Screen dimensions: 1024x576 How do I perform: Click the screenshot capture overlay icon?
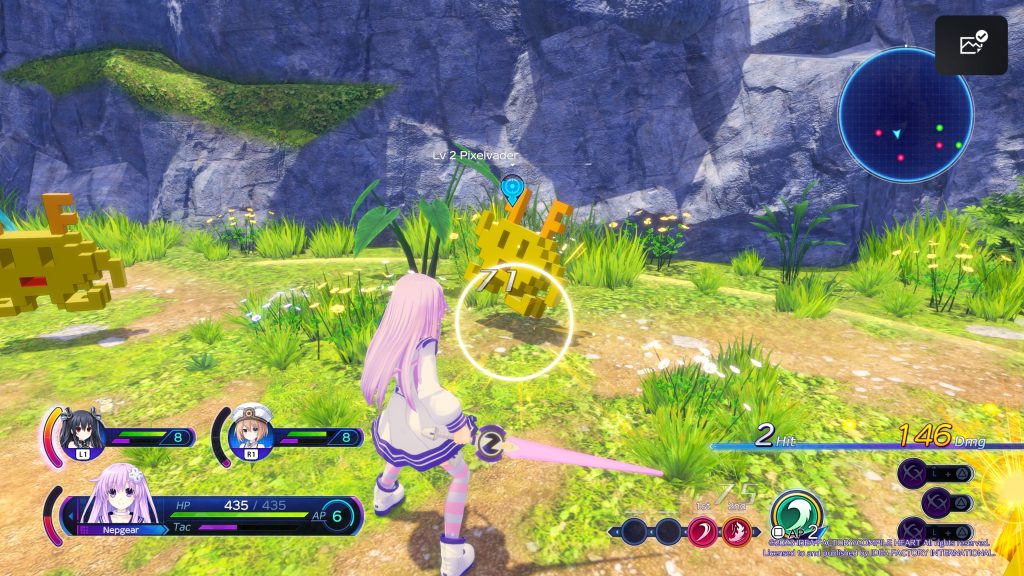(971, 45)
